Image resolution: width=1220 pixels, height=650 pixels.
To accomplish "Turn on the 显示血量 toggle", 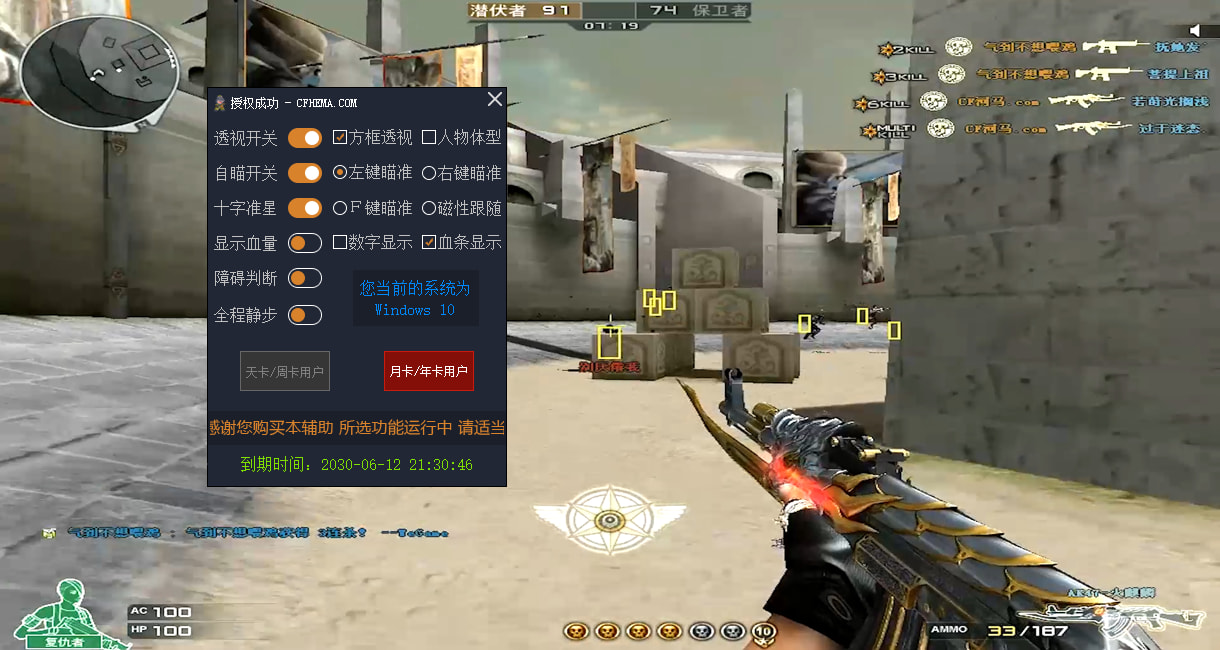I will coord(305,243).
